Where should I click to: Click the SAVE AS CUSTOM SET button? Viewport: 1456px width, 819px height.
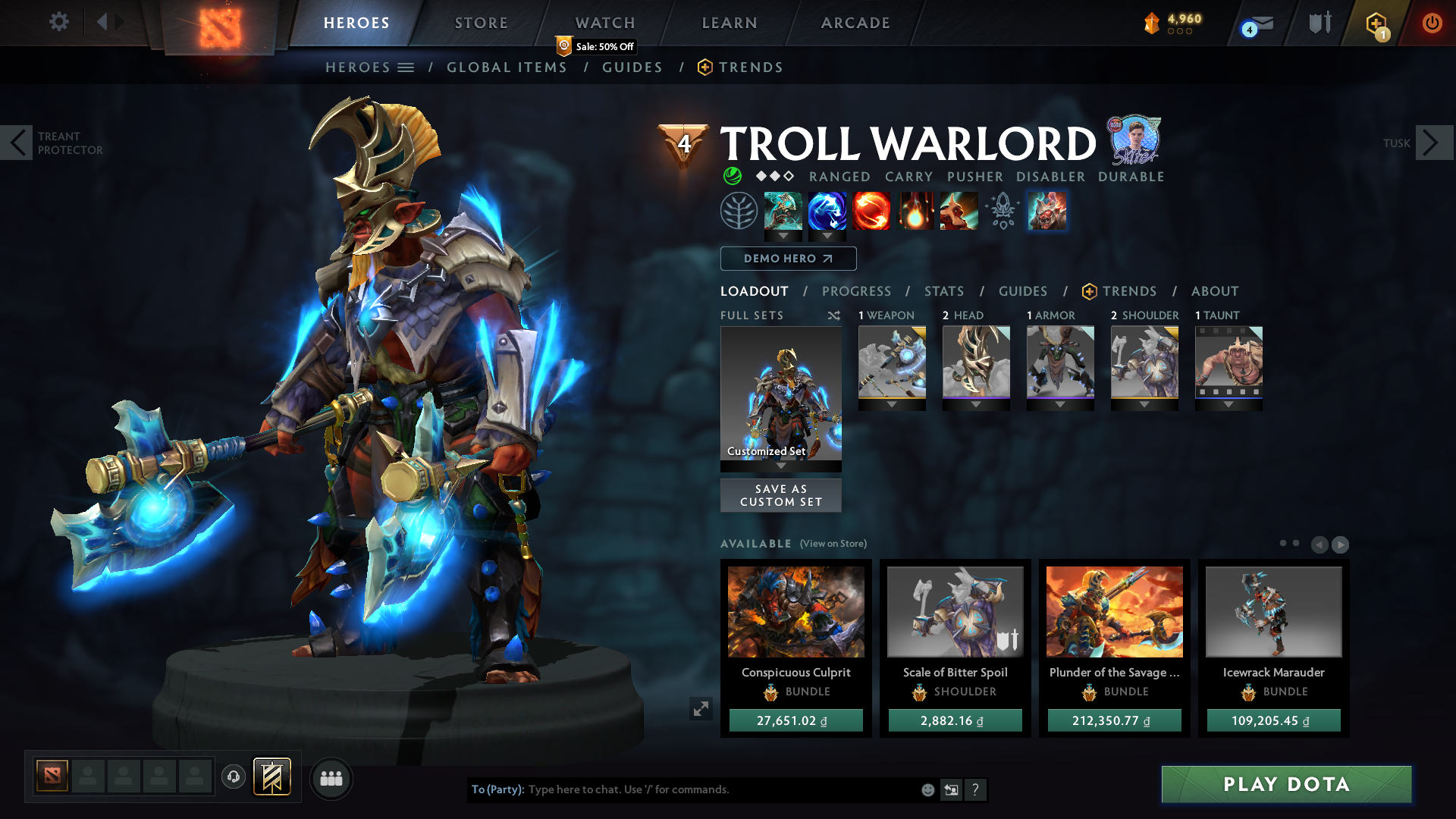point(780,495)
